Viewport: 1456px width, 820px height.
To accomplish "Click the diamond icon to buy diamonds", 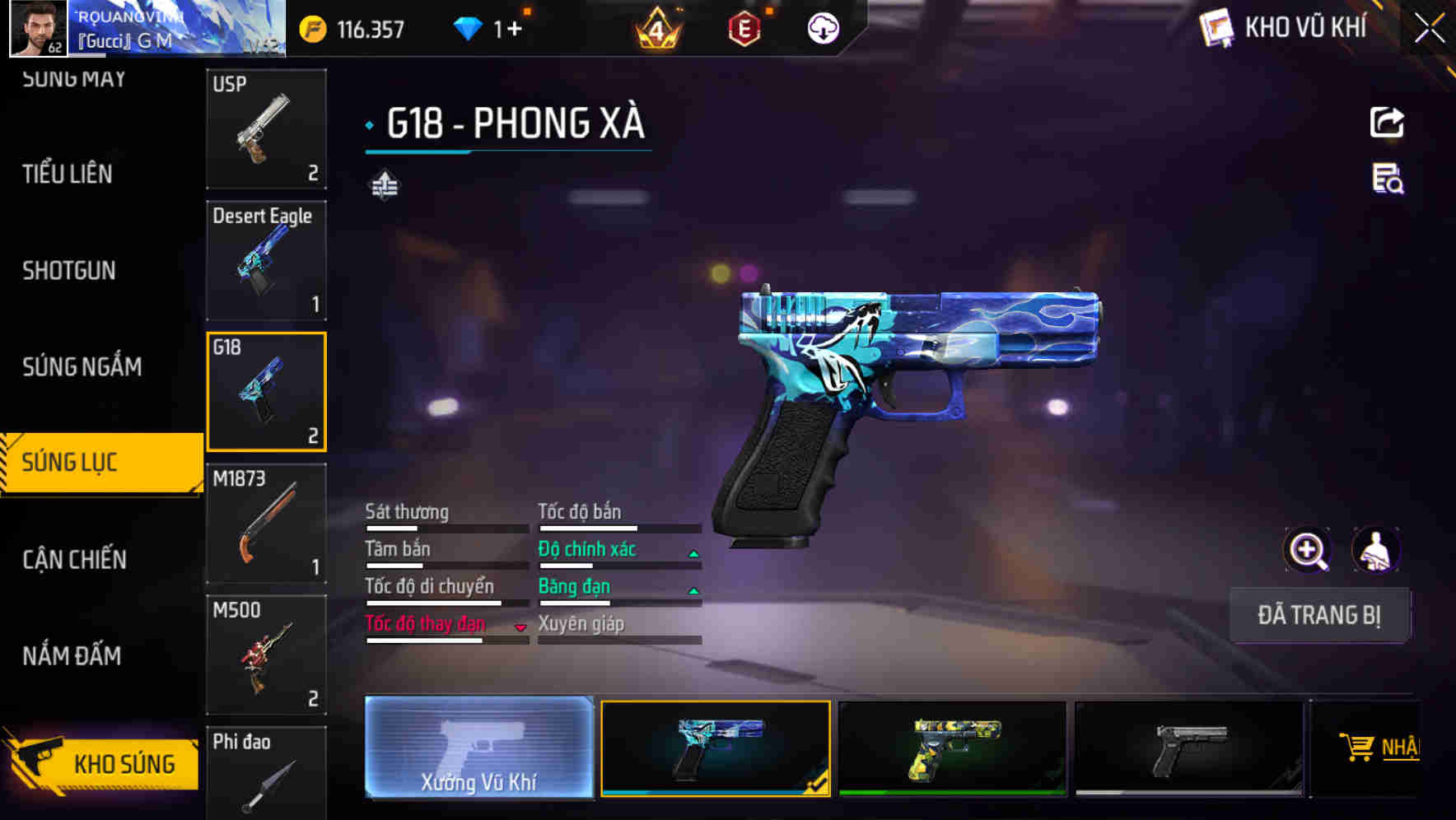I will 469,27.
